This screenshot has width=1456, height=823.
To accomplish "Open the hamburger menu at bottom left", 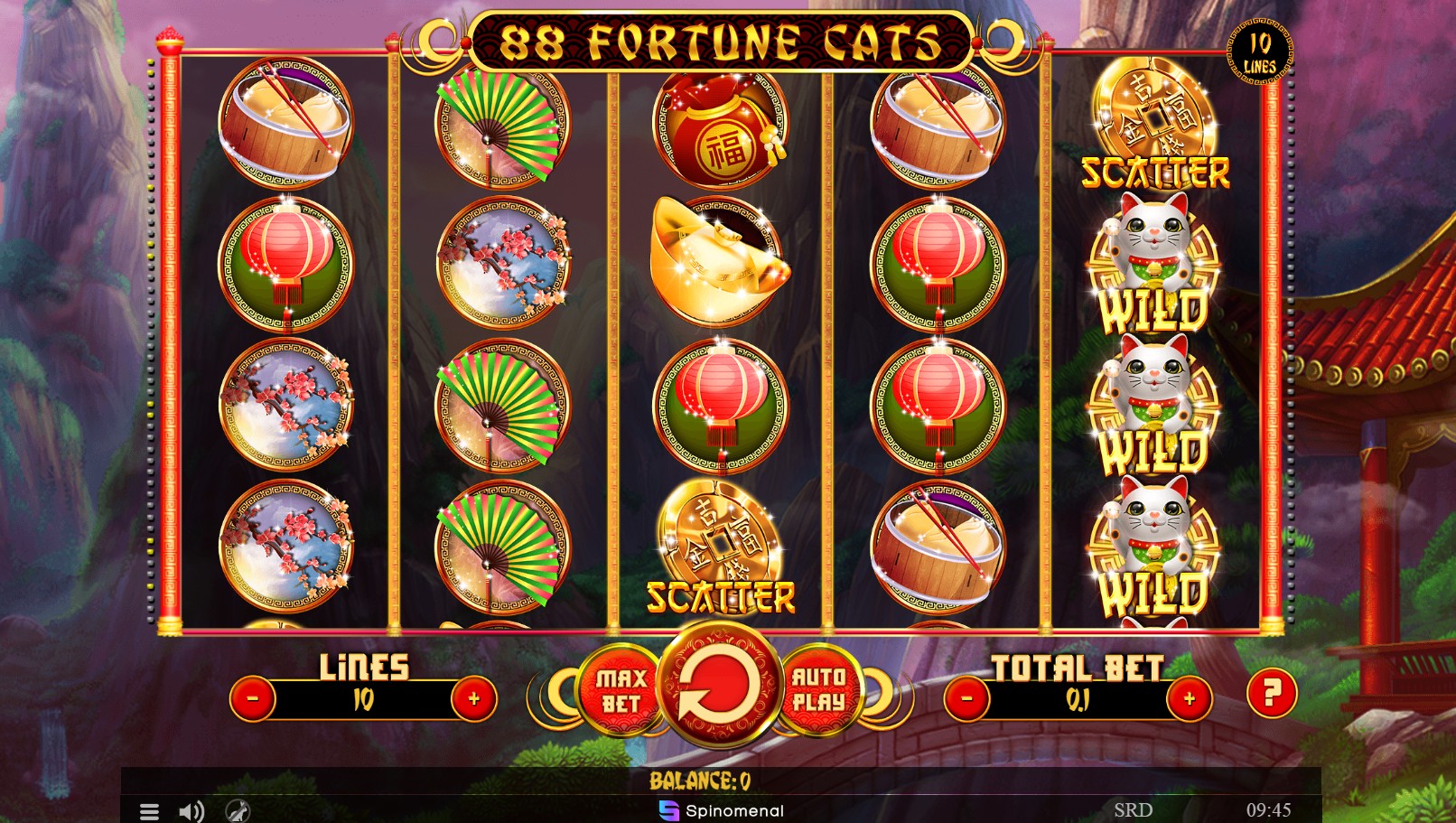I will [x=150, y=810].
